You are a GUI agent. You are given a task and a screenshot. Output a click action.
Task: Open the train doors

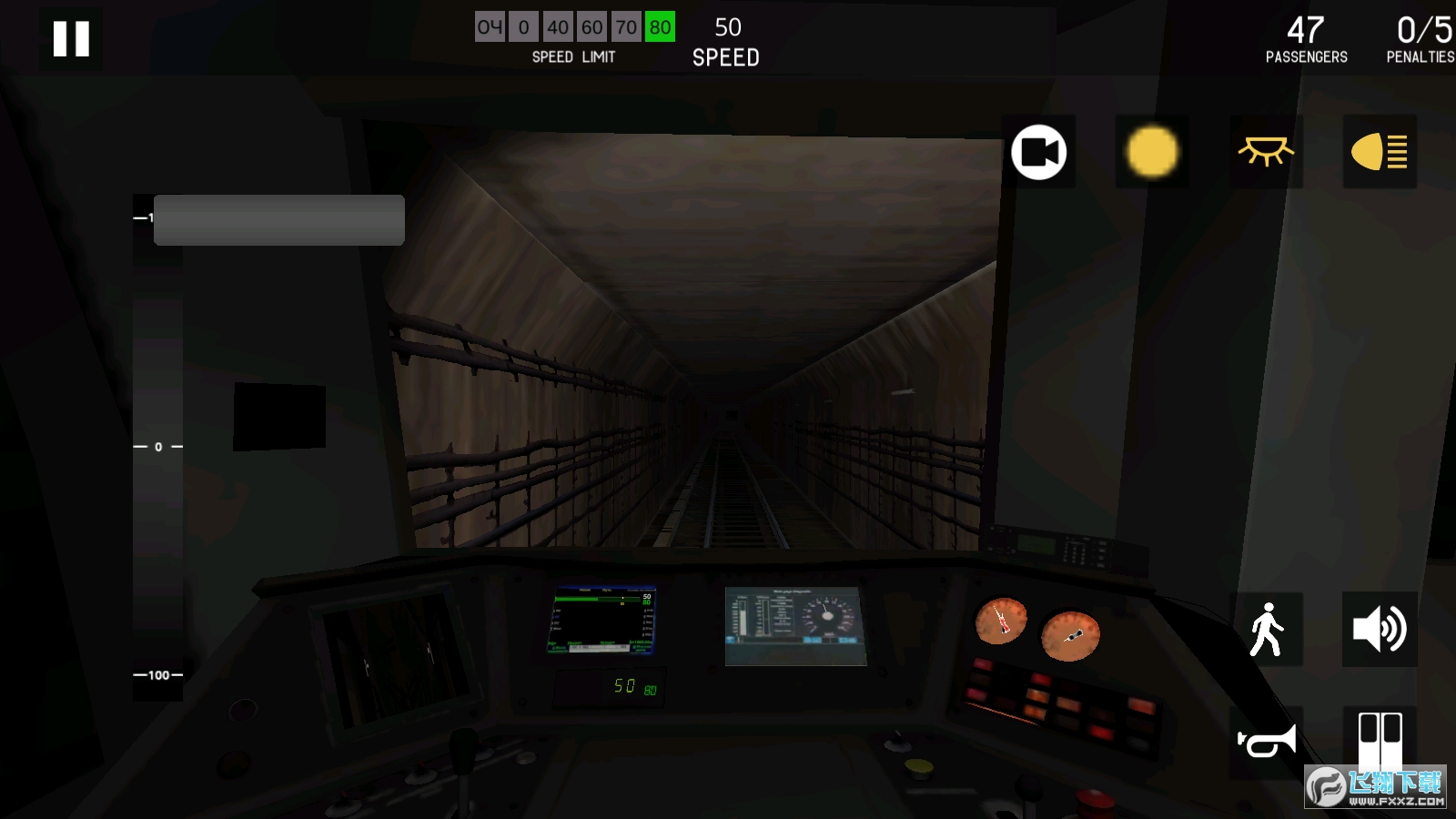(1380, 740)
